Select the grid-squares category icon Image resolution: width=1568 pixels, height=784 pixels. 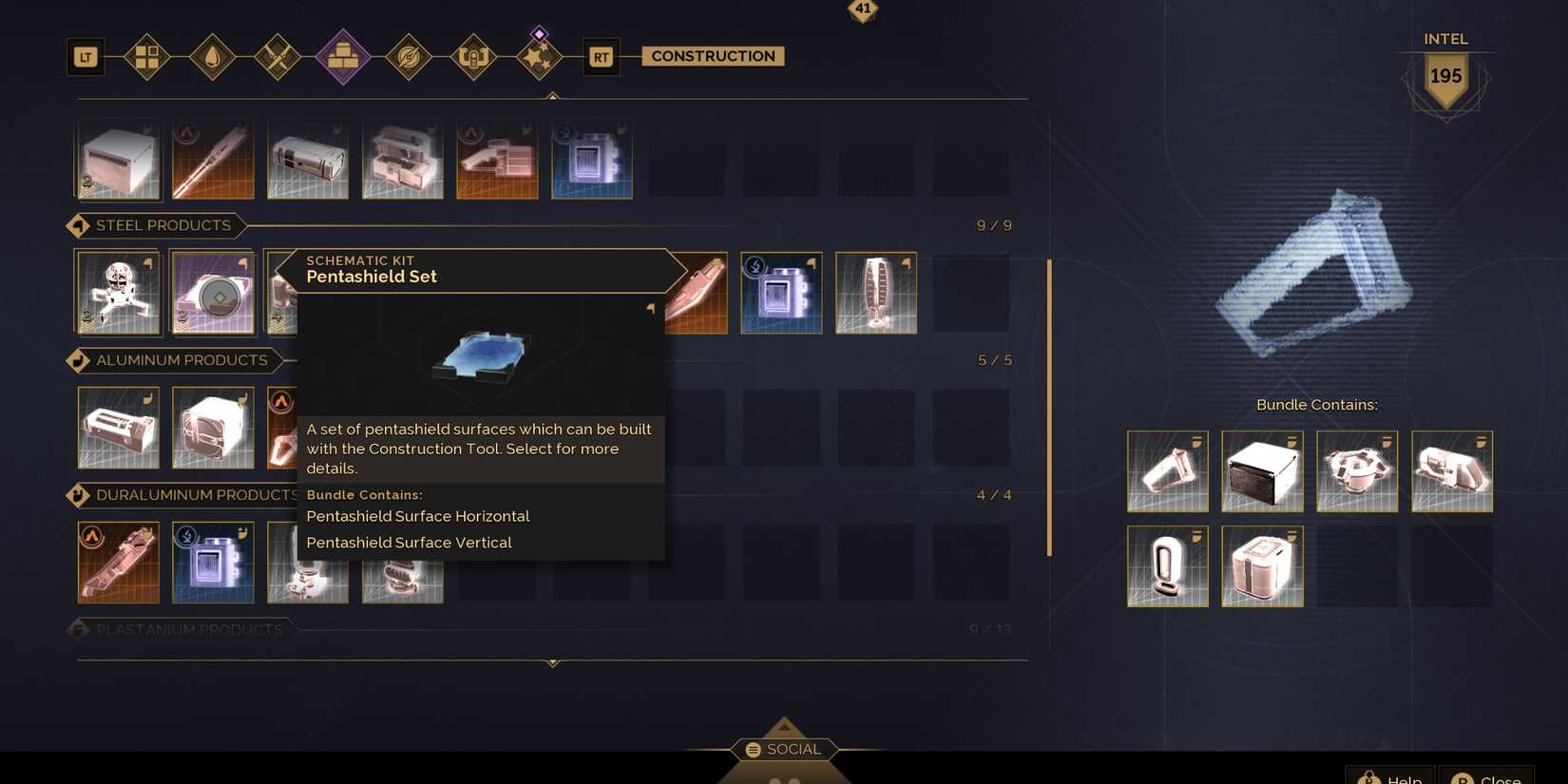[147, 56]
